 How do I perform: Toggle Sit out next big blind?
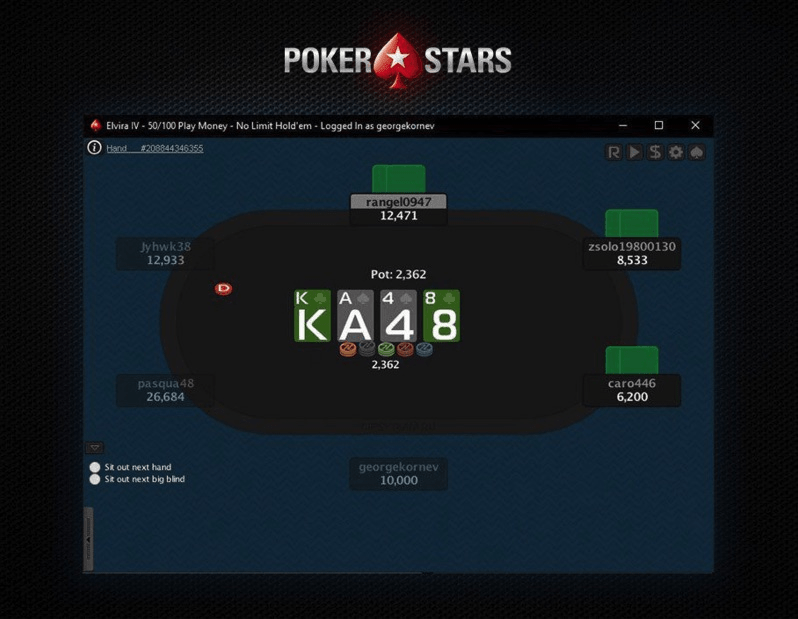96,479
